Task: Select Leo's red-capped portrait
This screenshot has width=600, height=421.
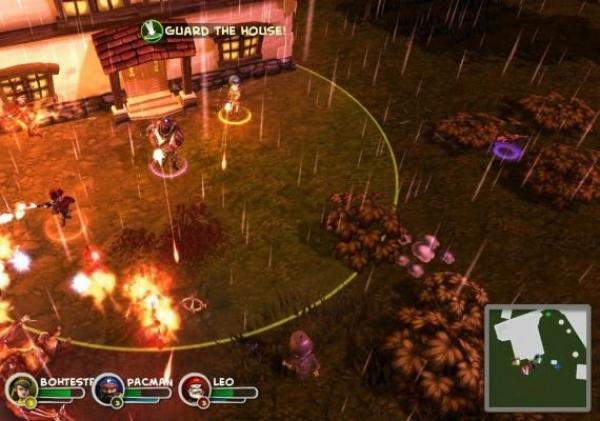Action: pos(194,388)
